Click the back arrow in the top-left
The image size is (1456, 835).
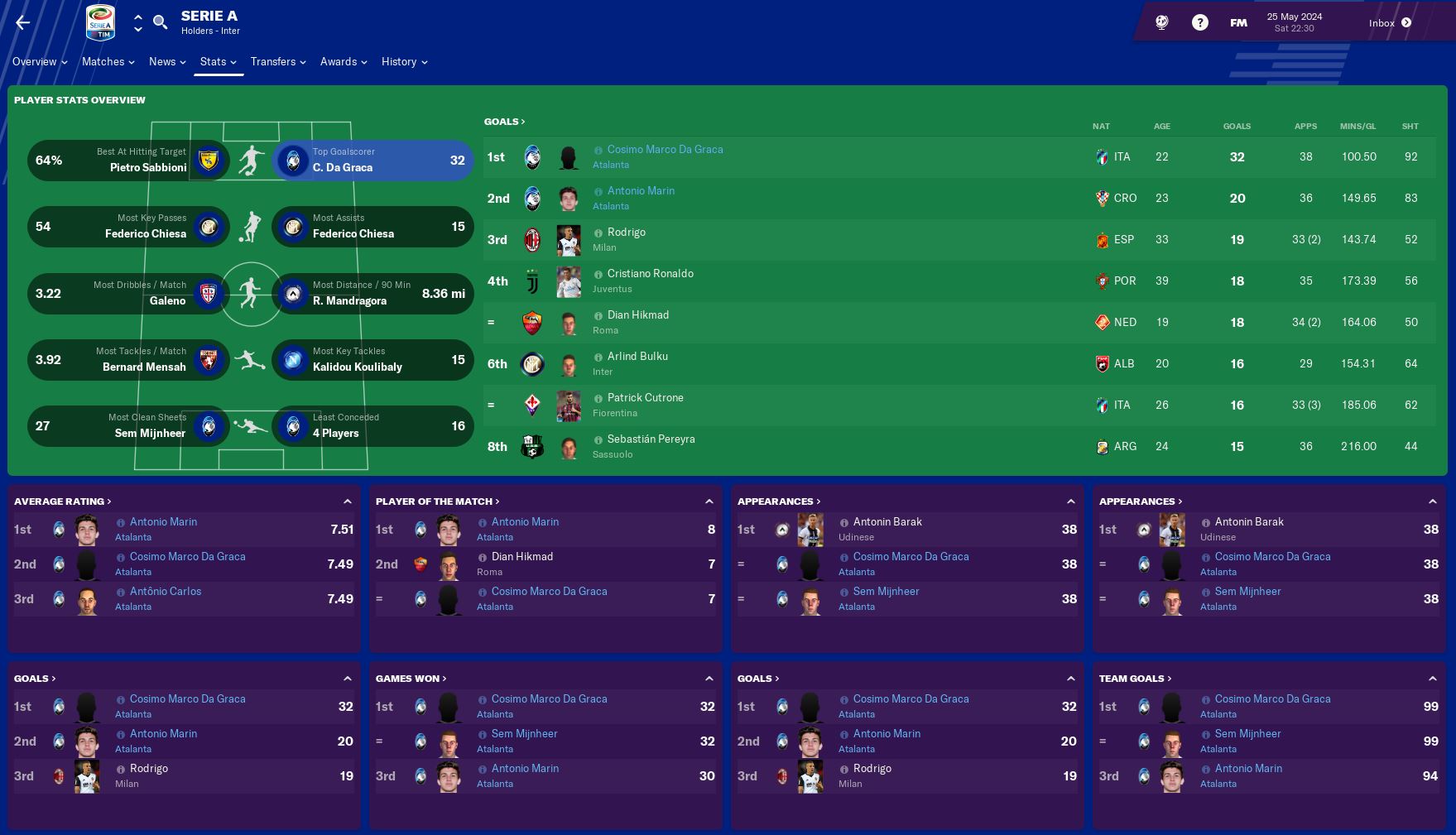pyautogui.click(x=22, y=22)
